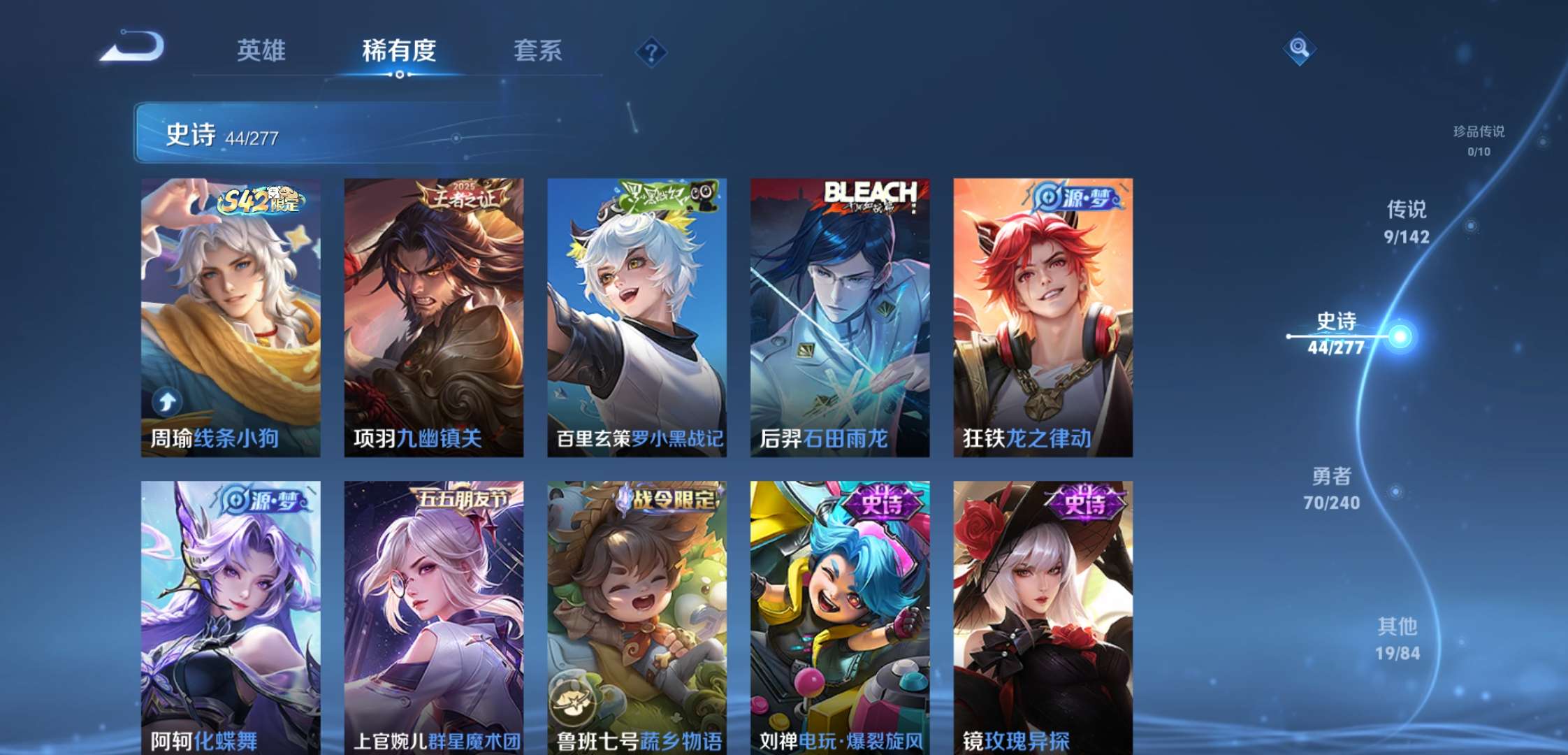
Task: Switch to the 套系 tab
Action: click(x=539, y=50)
